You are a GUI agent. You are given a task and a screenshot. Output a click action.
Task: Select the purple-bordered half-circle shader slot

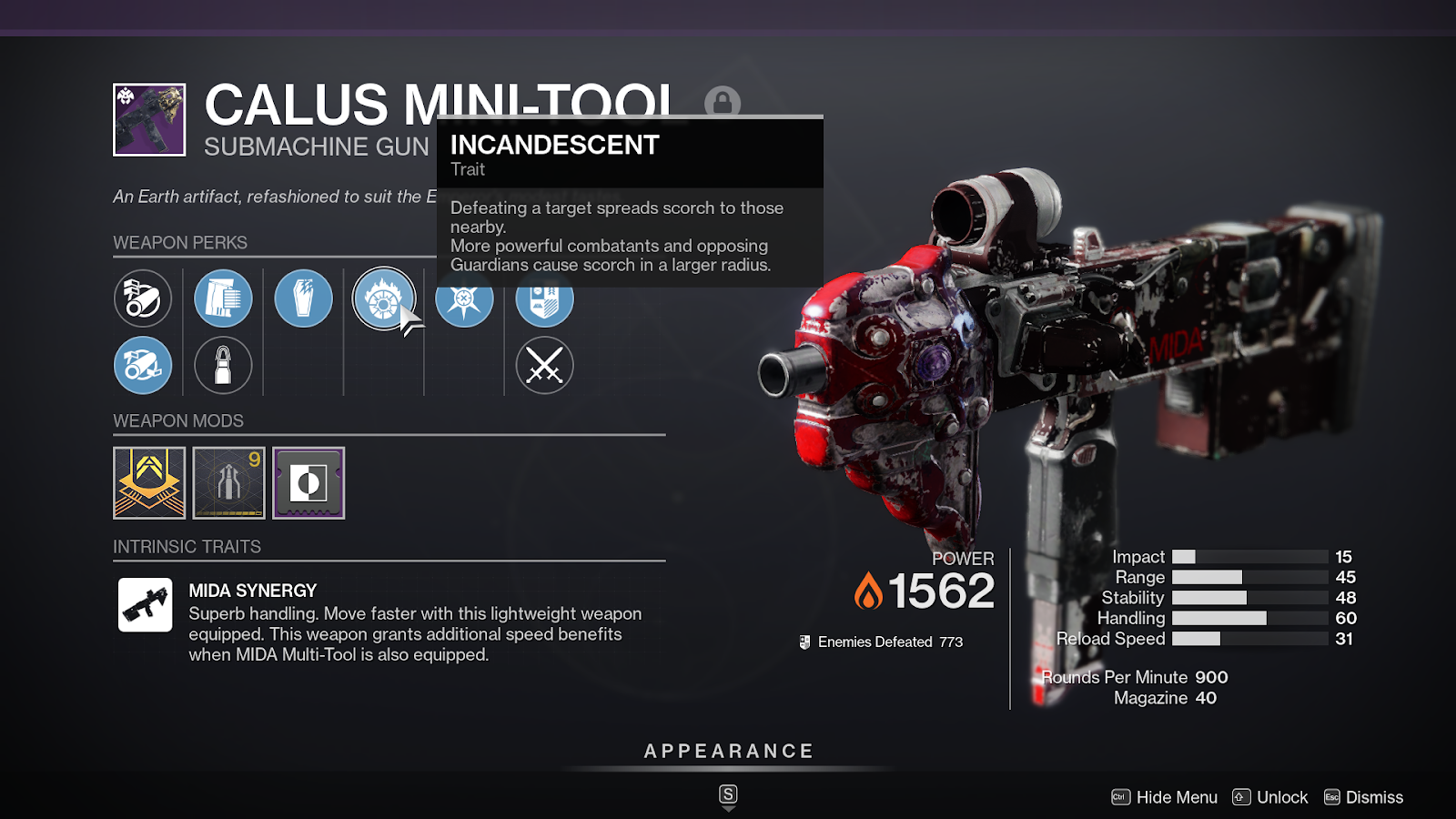(x=308, y=483)
